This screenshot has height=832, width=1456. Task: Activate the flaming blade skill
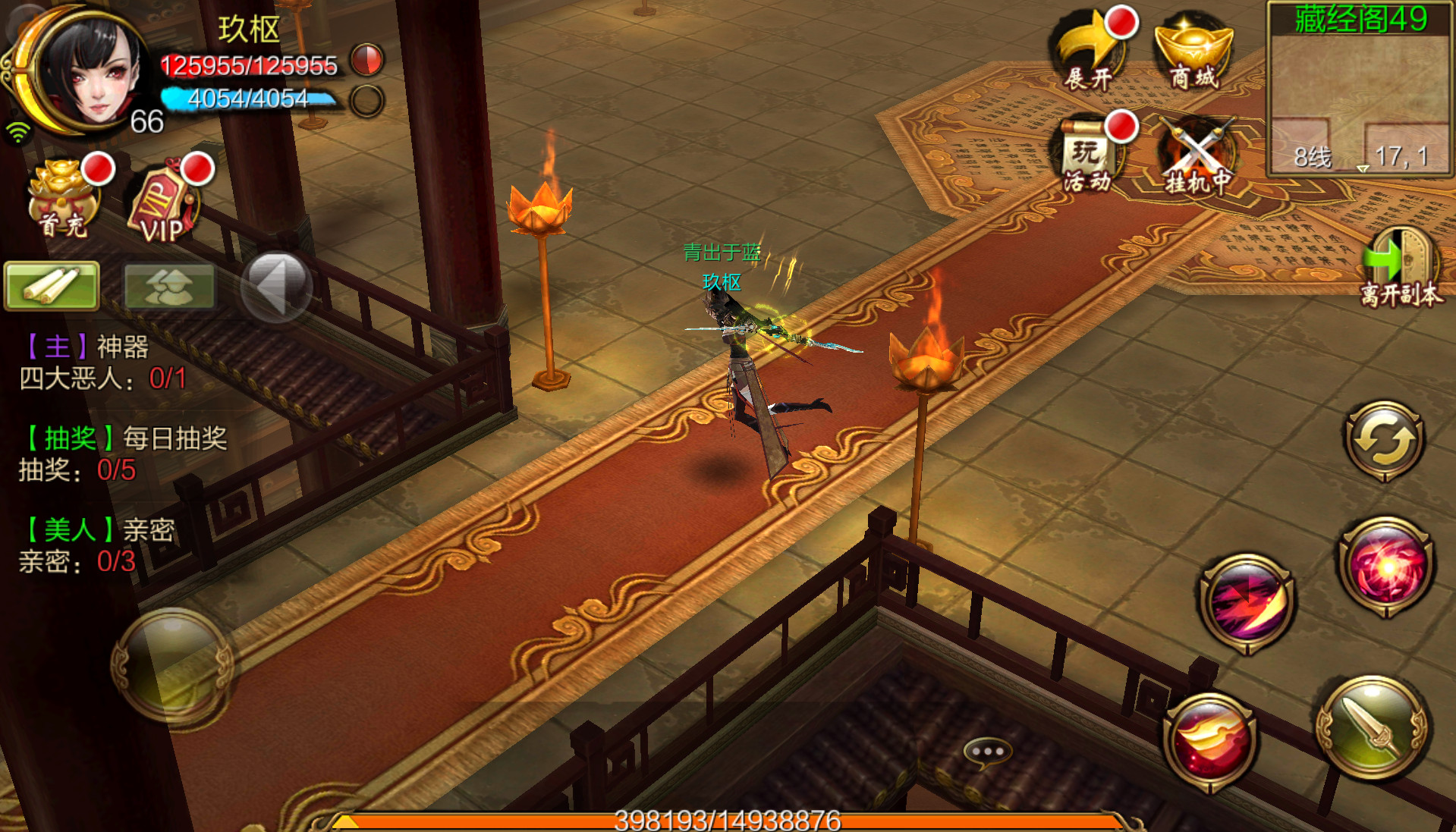point(1210,741)
